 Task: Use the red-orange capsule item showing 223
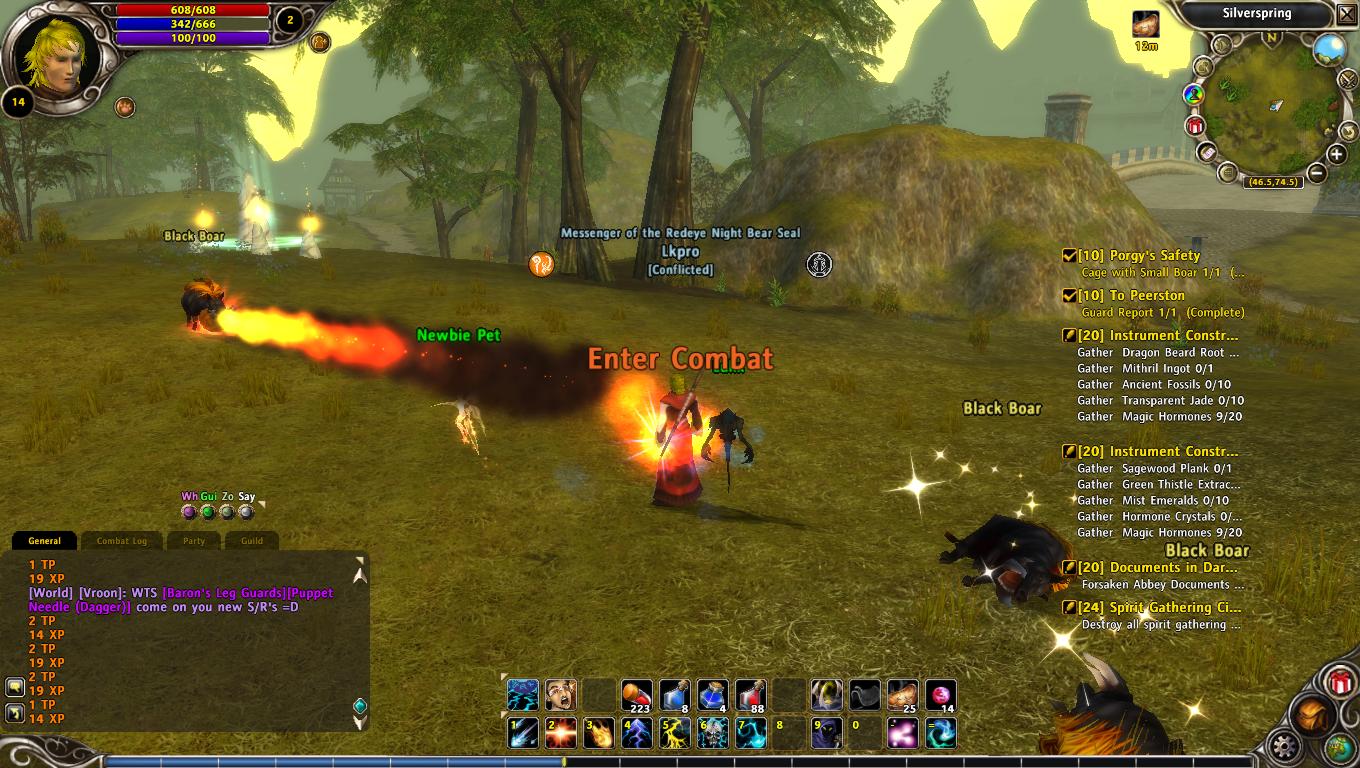(637, 695)
